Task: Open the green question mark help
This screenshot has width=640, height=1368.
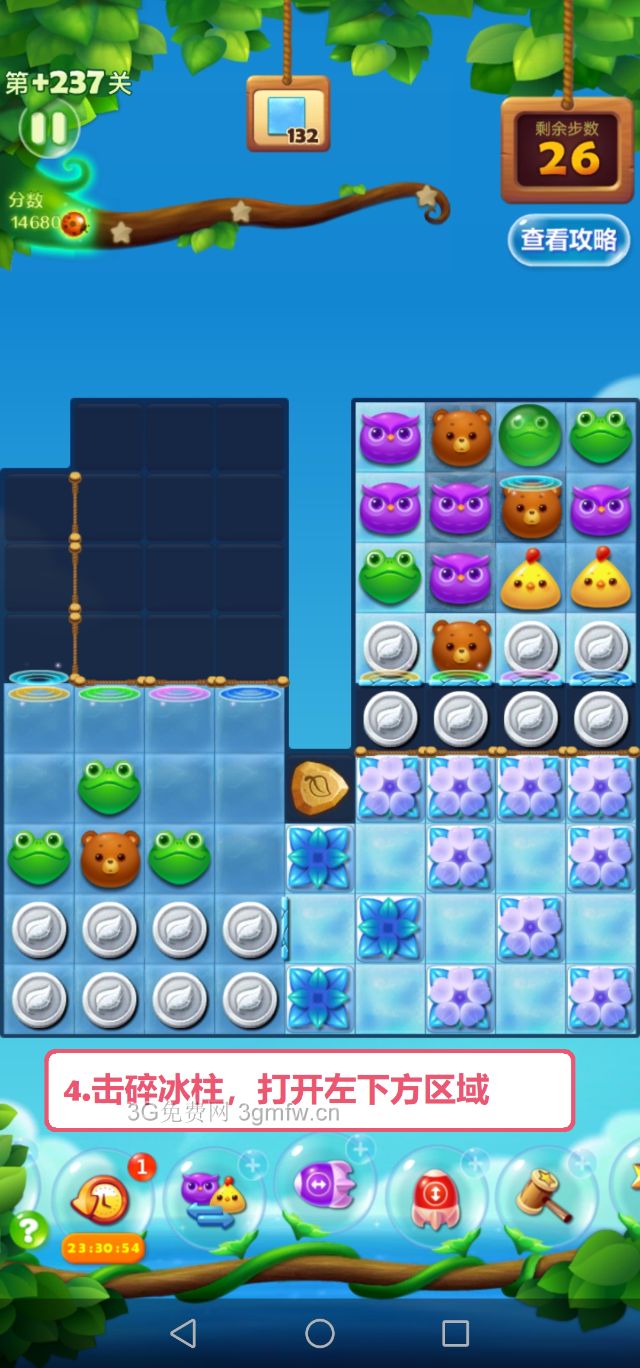Action: [x=28, y=1229]
